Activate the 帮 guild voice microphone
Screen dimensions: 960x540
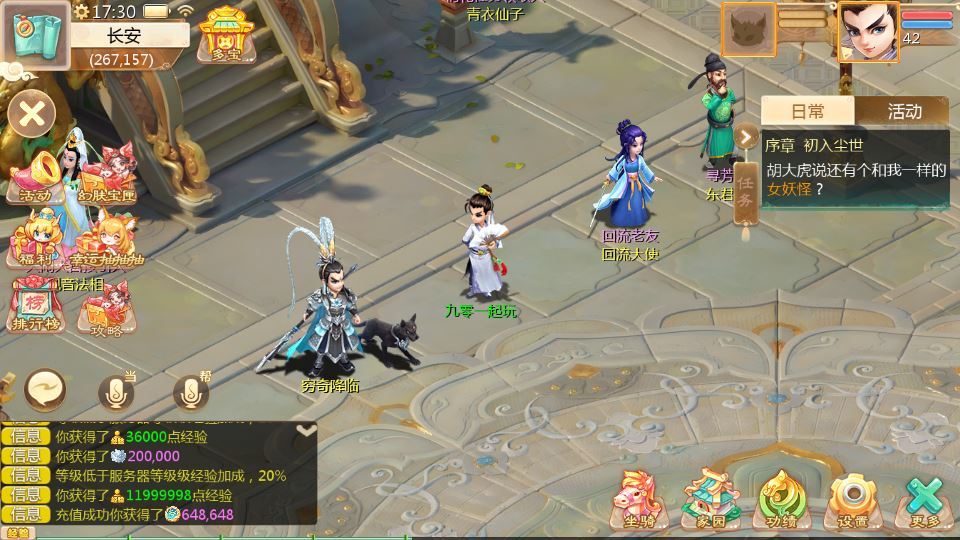tap(190, 392)
